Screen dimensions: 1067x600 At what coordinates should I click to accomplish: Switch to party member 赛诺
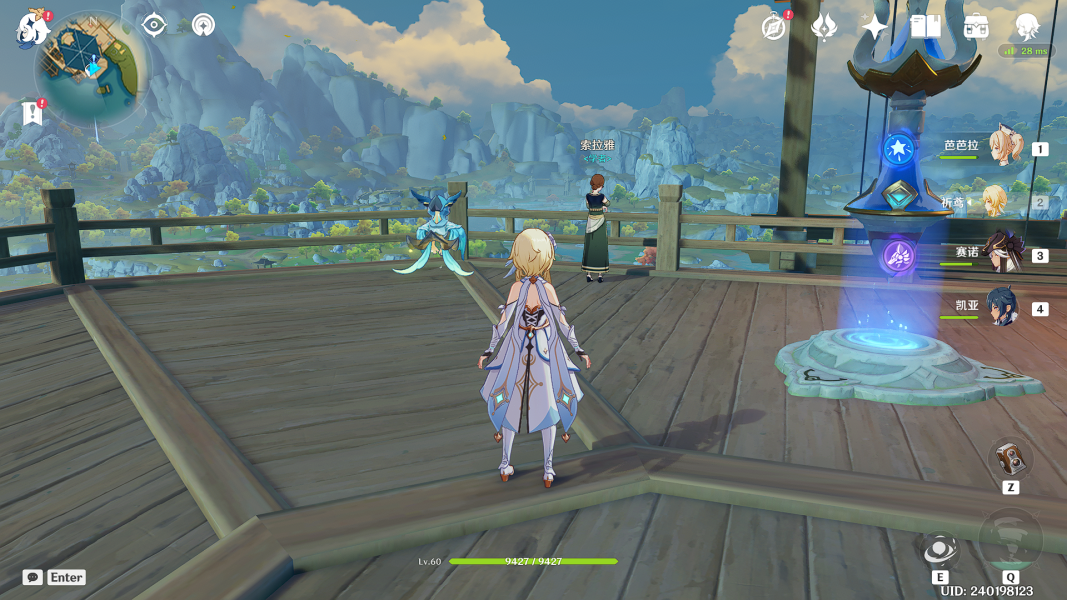1003,254
